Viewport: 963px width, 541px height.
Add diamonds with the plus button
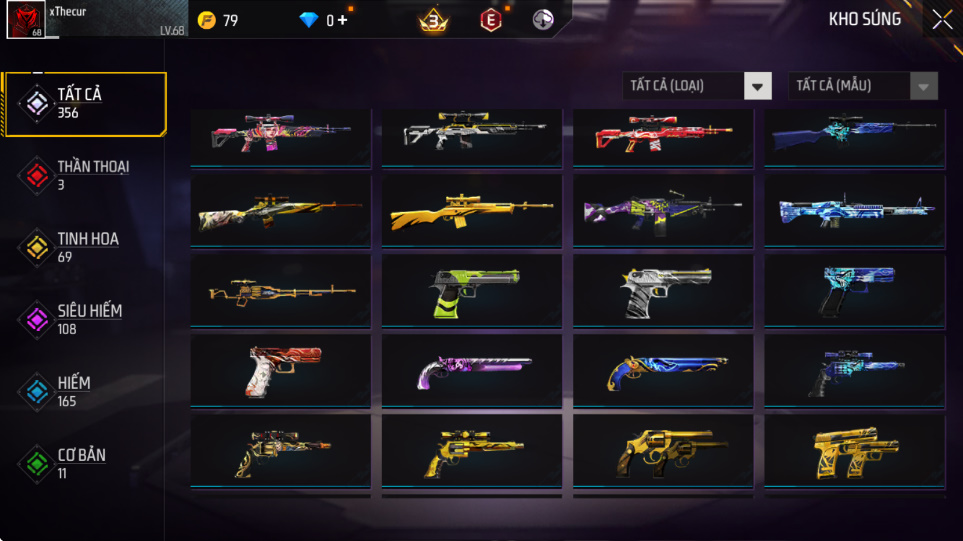(343, 20)
